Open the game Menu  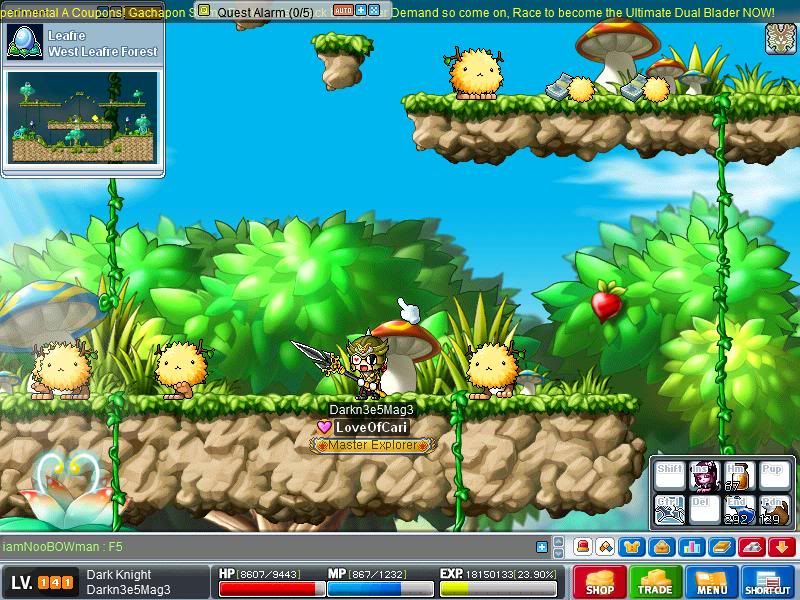coord(712,583)
